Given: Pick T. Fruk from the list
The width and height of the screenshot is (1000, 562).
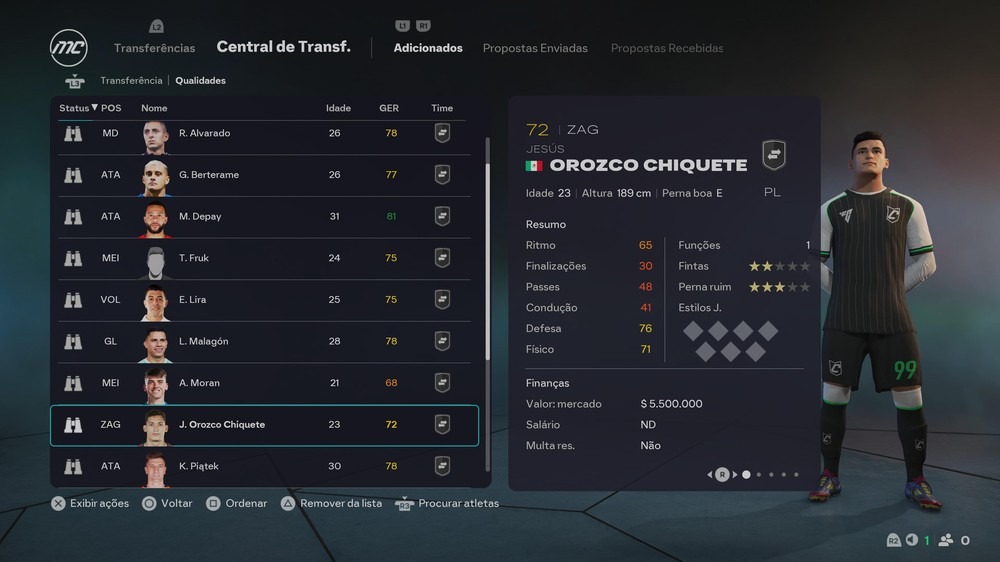Looking at the screenshot, I should [x=264, y=258].
